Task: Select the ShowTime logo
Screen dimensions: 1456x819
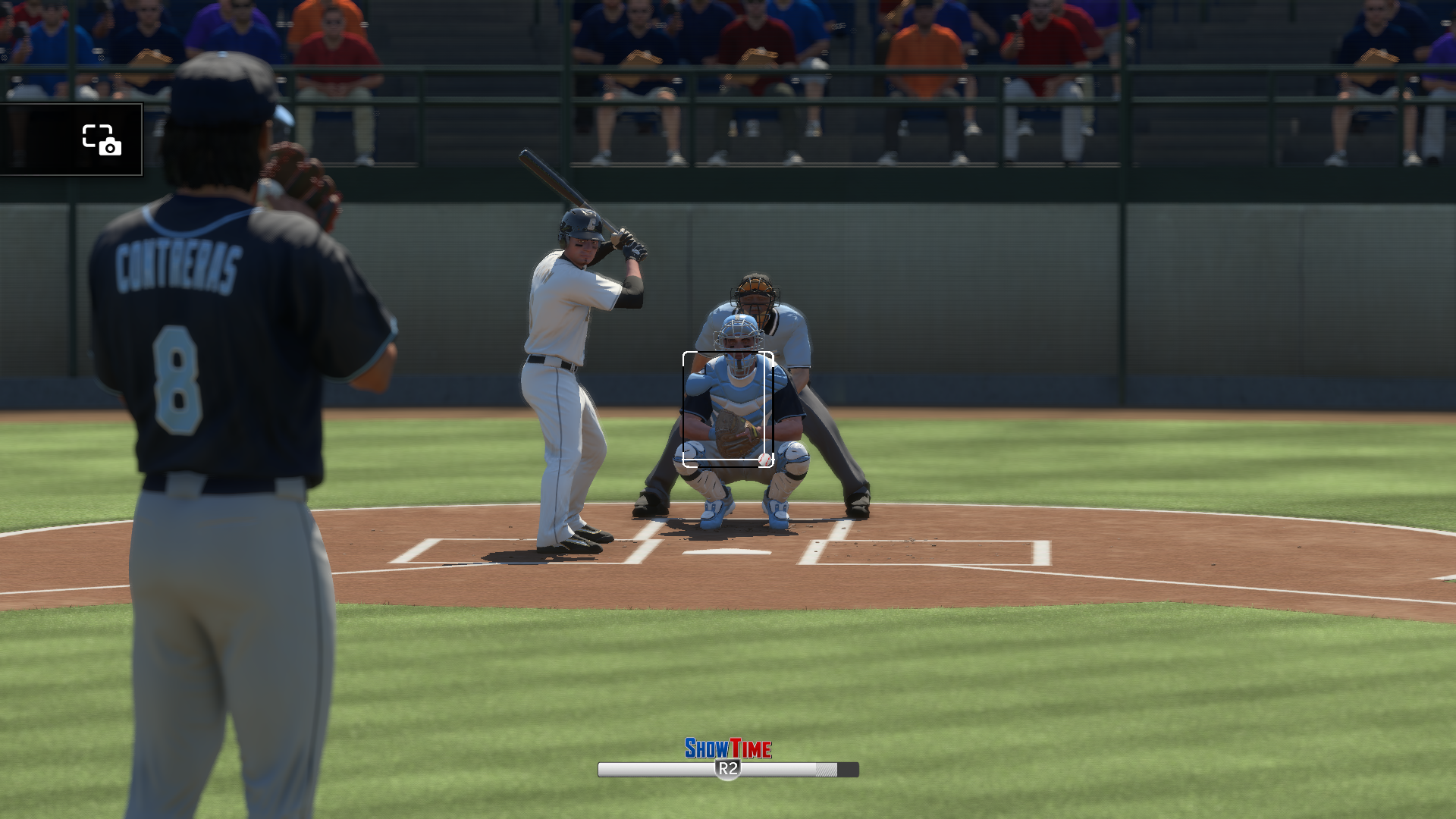Action: point(726,746)
